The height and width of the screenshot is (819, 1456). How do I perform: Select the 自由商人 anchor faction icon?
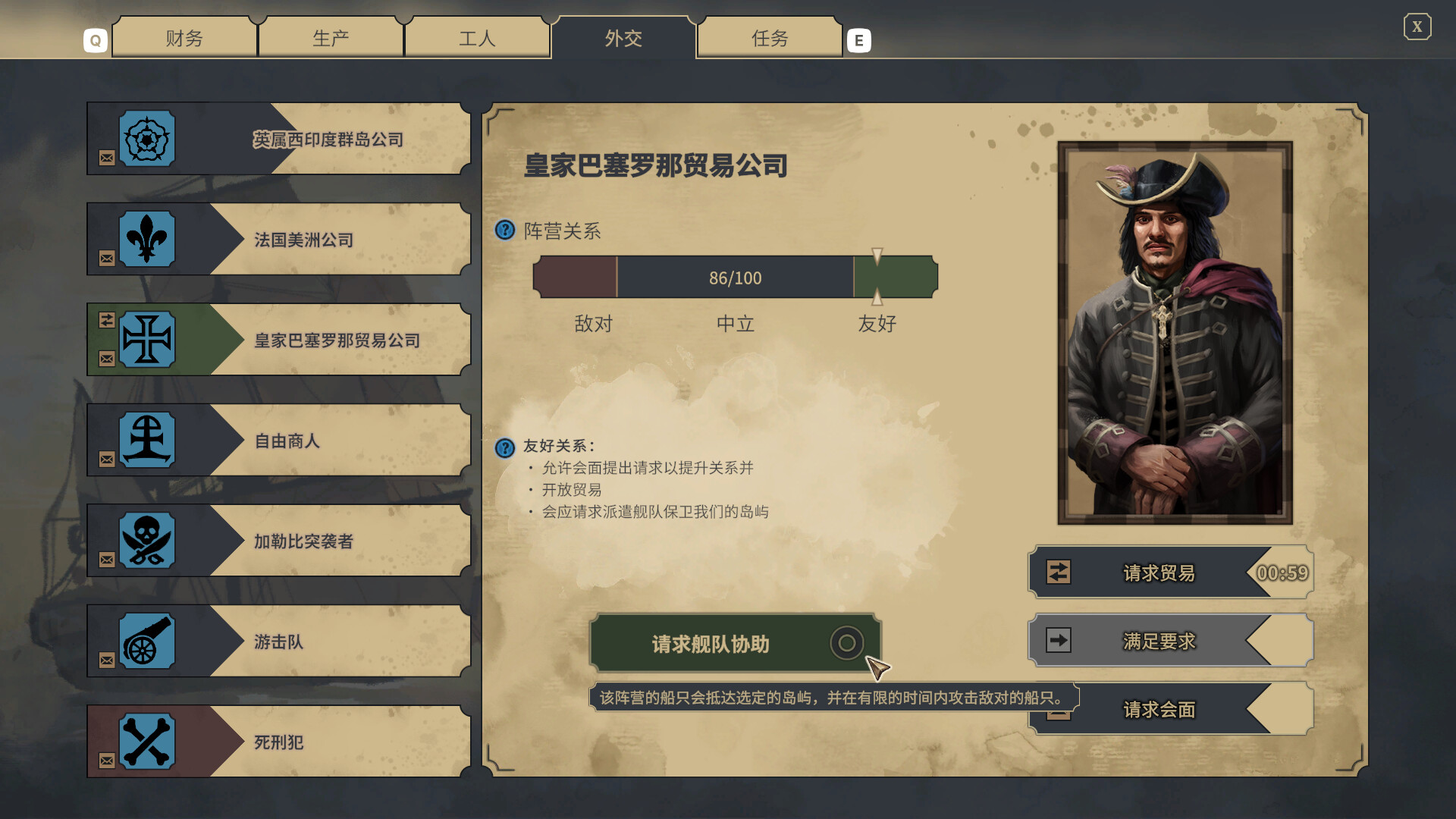[146, 440]
